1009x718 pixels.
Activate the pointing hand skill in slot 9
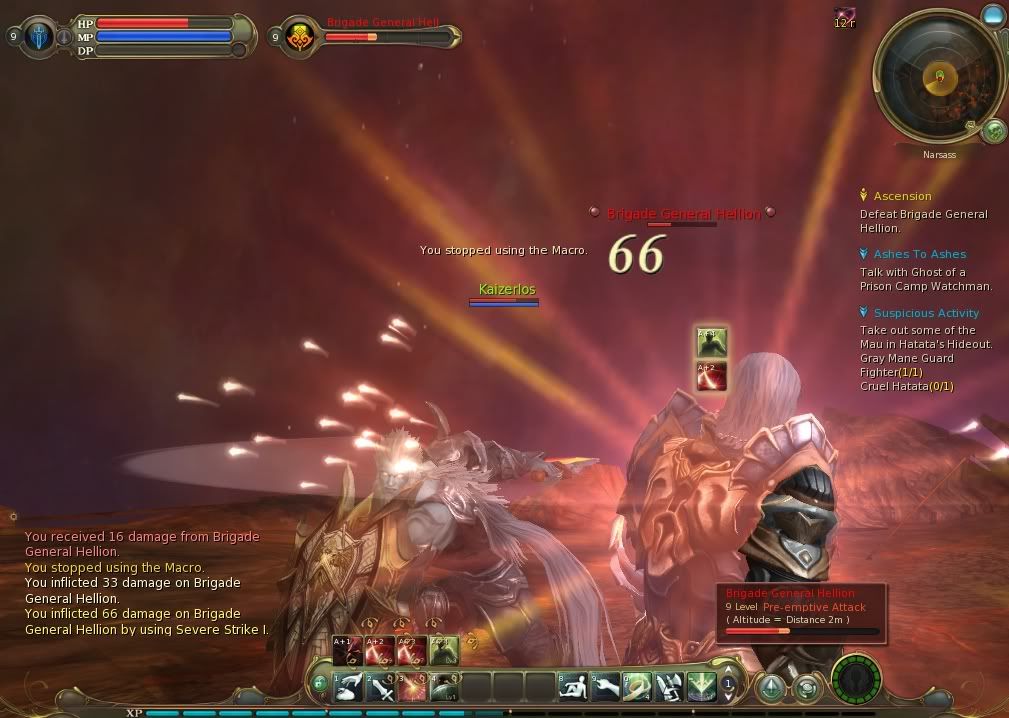pos(606,687)
